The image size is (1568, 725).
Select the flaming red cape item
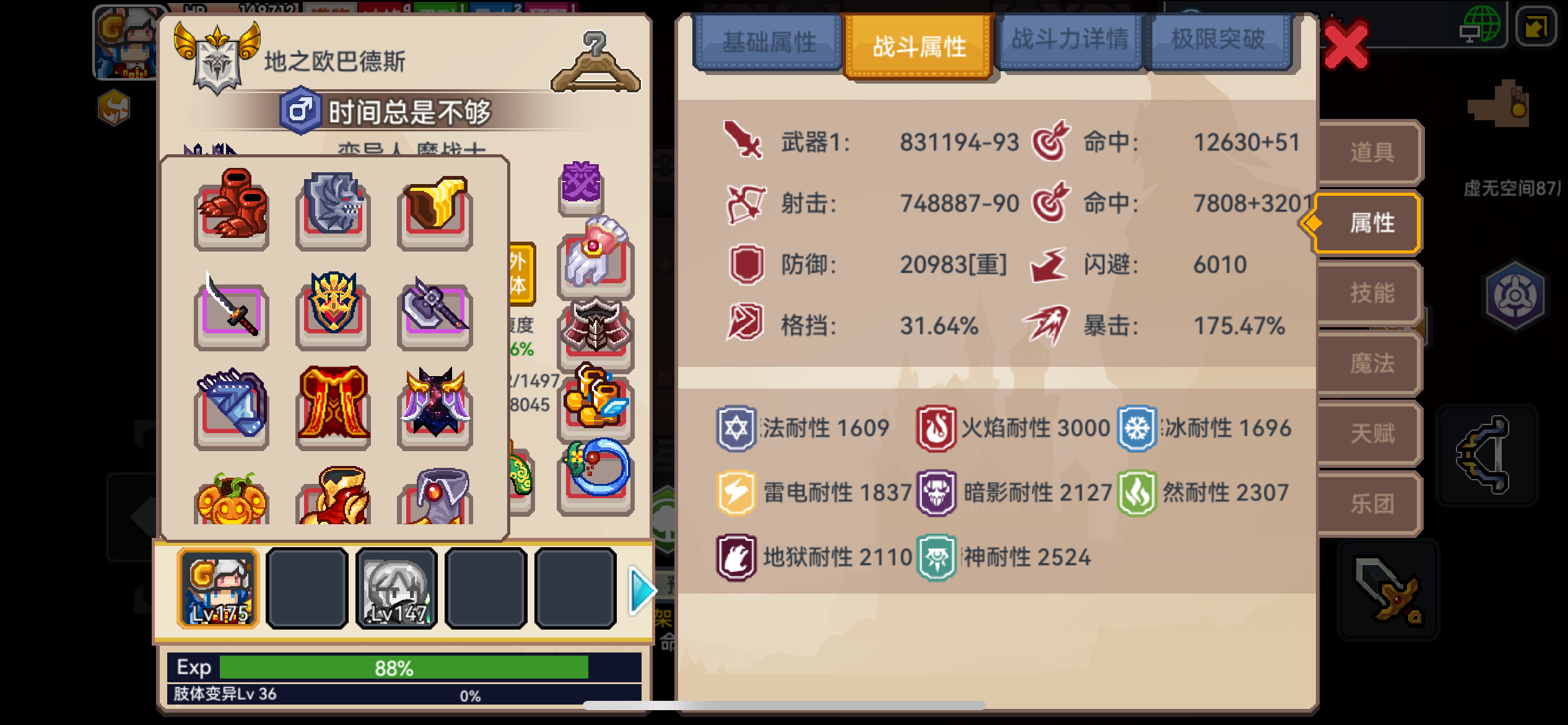click(x=333, y=404)
